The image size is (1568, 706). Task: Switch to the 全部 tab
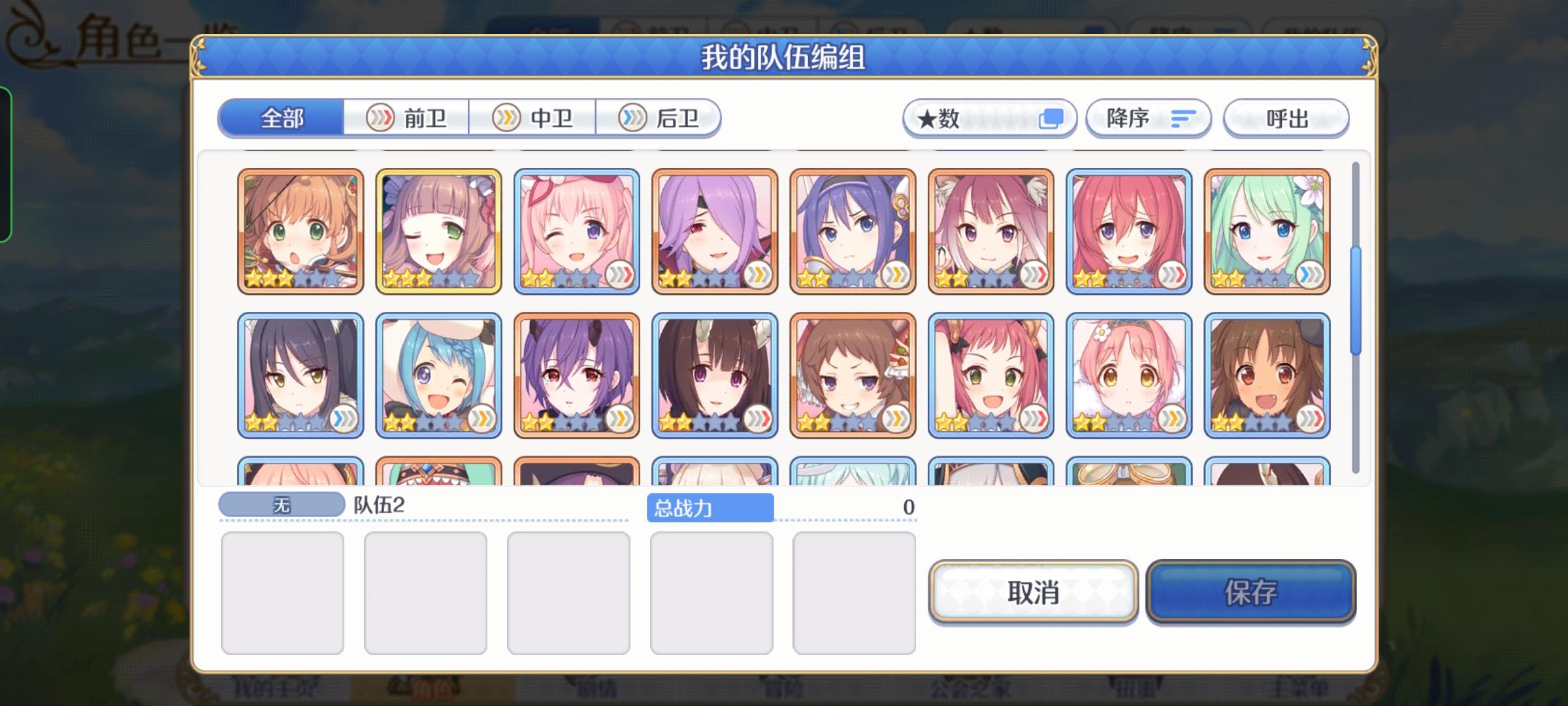tap(282, 118)
